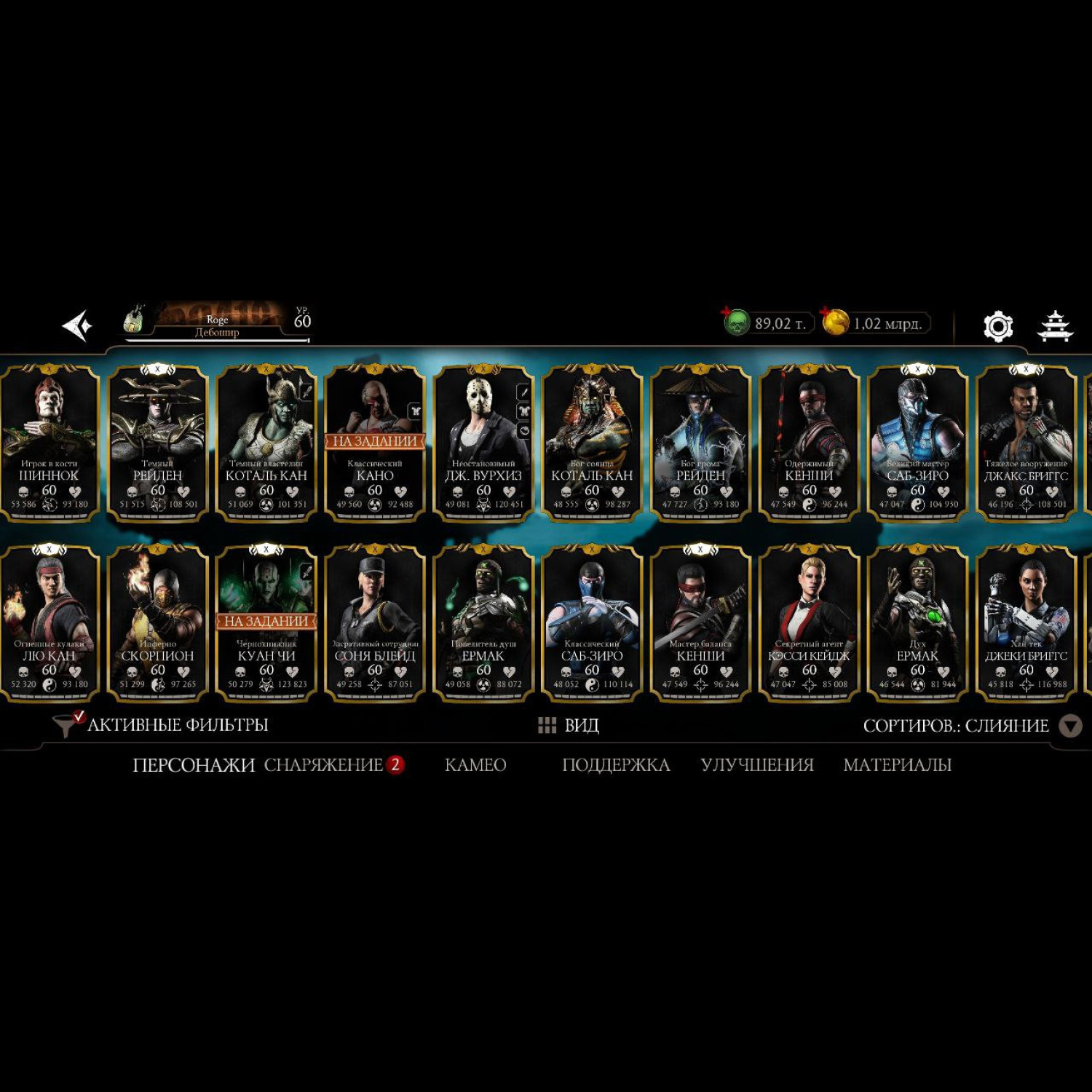
Task: Select the Соня Блейд character card
Action: coord(375,623)
